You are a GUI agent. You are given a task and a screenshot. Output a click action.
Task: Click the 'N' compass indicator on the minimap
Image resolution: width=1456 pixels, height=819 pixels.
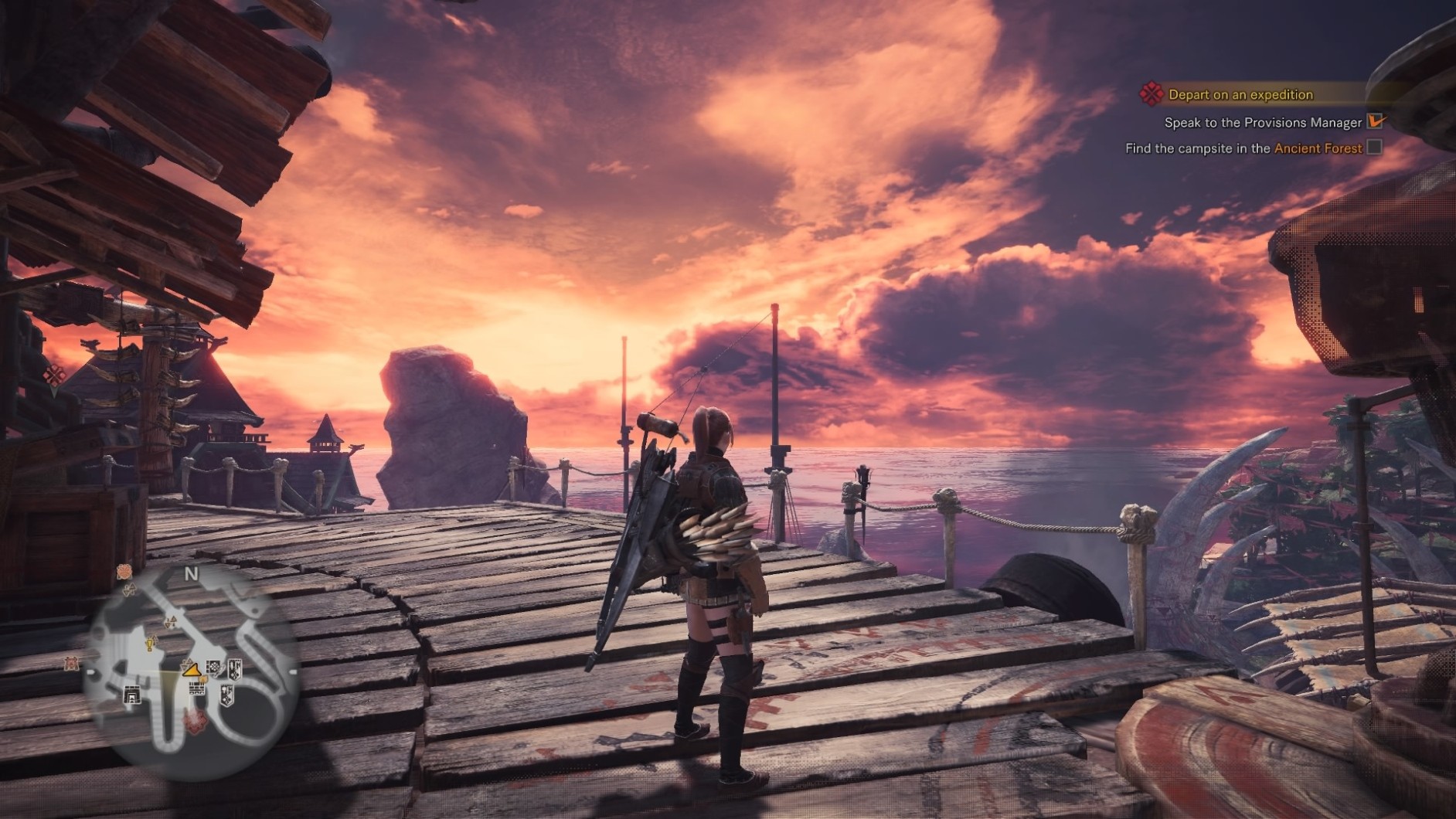click(x=192, y=573)
